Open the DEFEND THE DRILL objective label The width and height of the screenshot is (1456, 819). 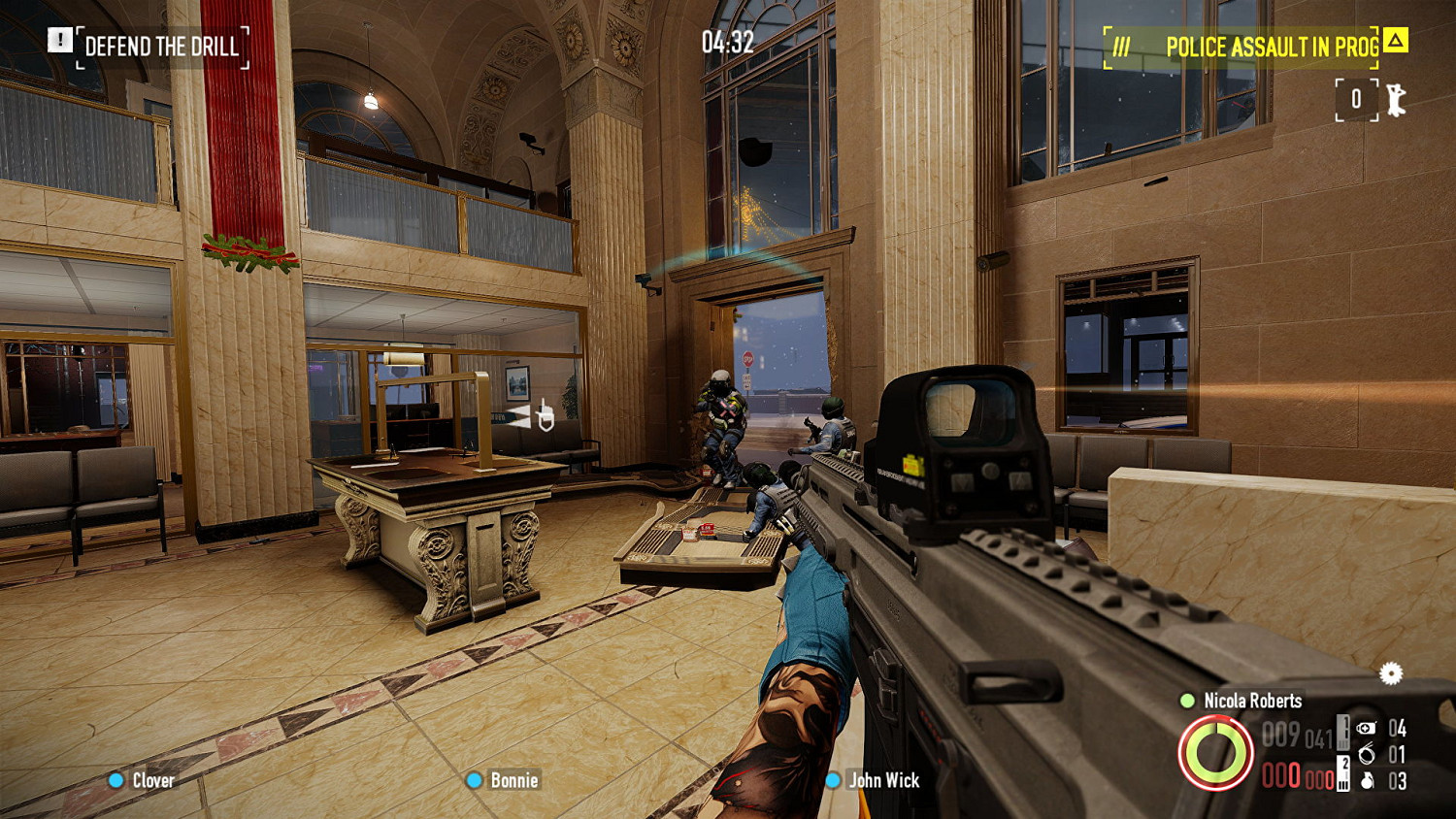(163, 46)
